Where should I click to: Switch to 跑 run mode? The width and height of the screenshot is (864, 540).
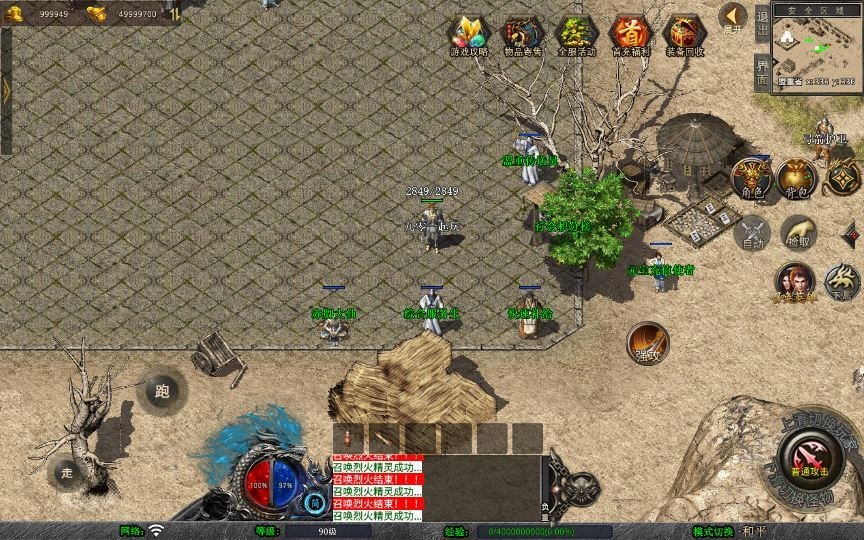click(x=163, y=391)
